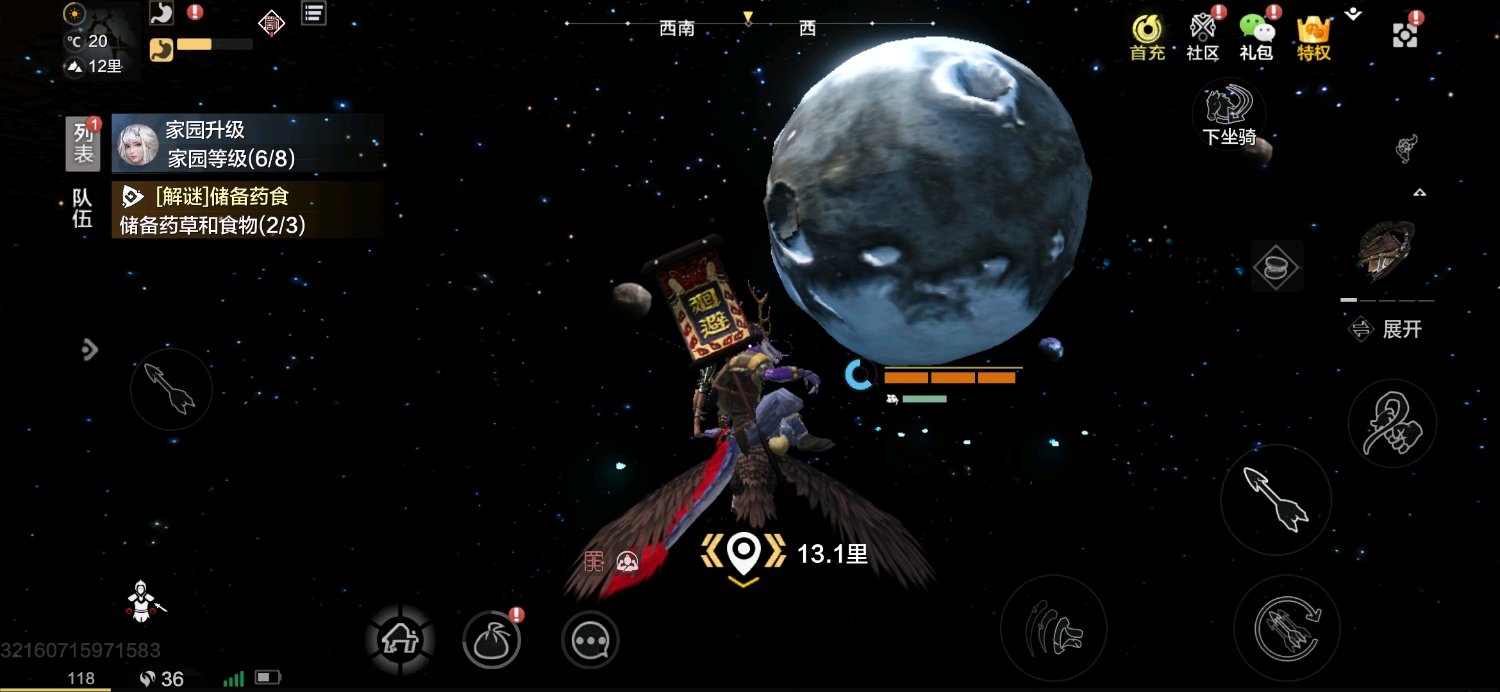Open the 特权 privilege menu
The width and height of the screenshot is (1500, 692).
(1313, 37)
